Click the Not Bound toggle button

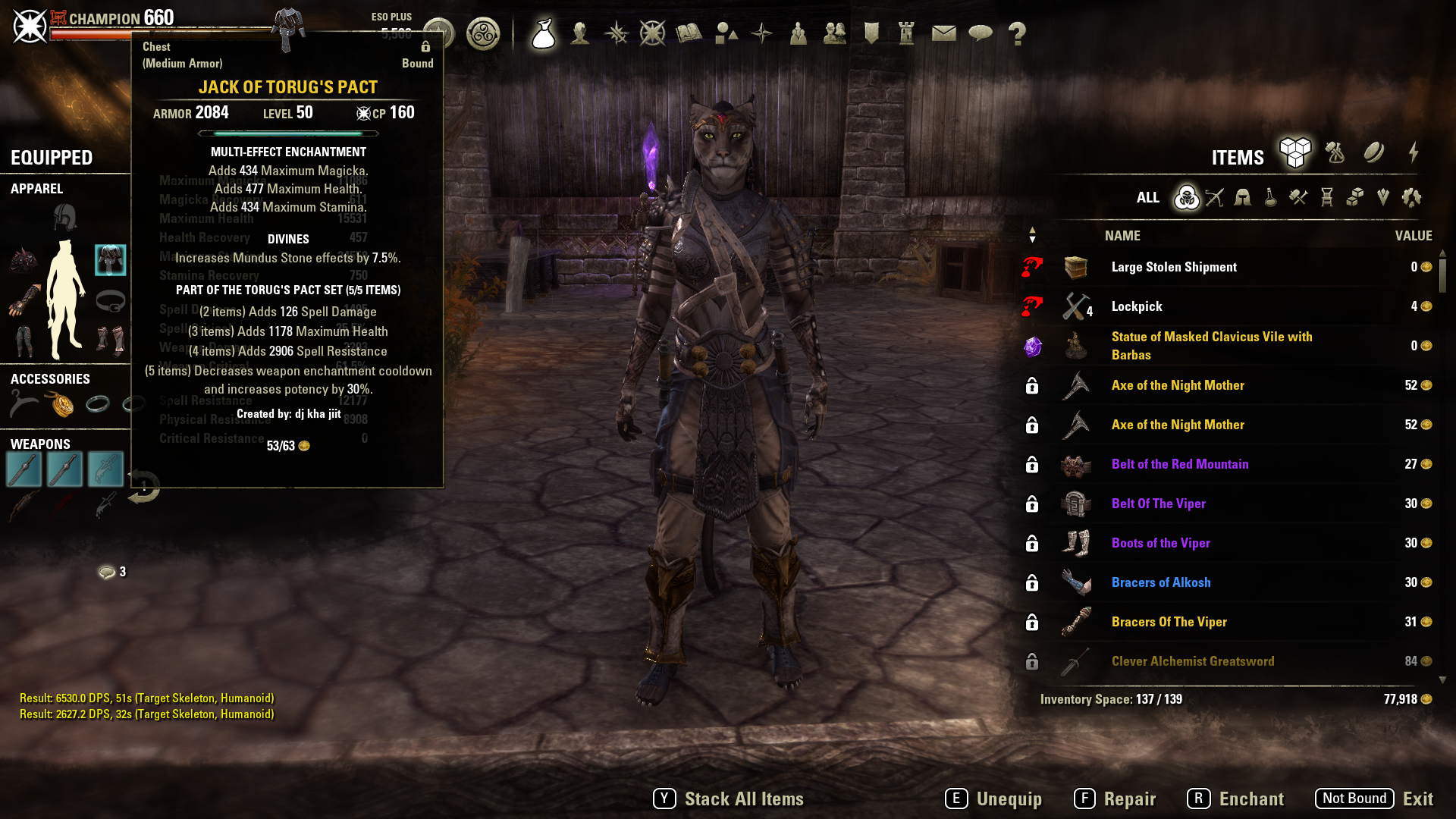pos(1355,798)
